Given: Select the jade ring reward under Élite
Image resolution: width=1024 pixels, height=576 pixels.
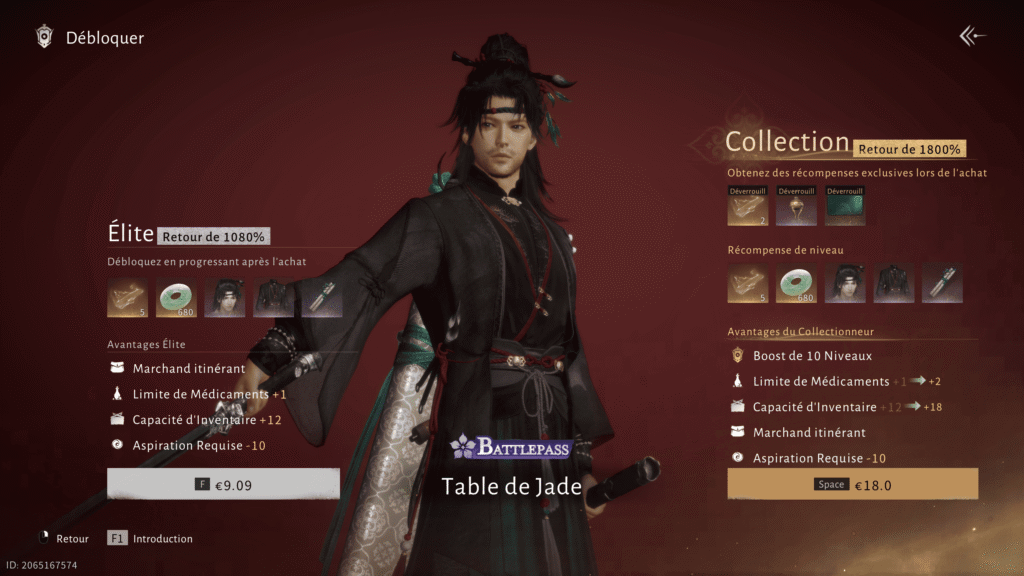Looking at the screenshot, I should click(x=176, y=298).
